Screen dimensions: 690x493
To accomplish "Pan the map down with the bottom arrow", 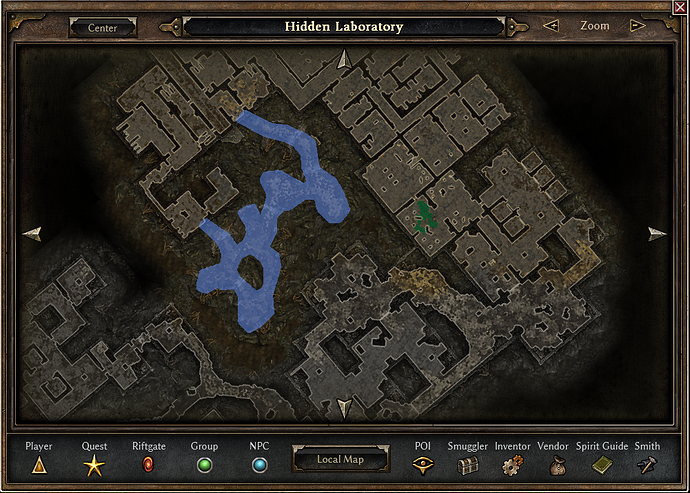I will click(x=344, y=408).
